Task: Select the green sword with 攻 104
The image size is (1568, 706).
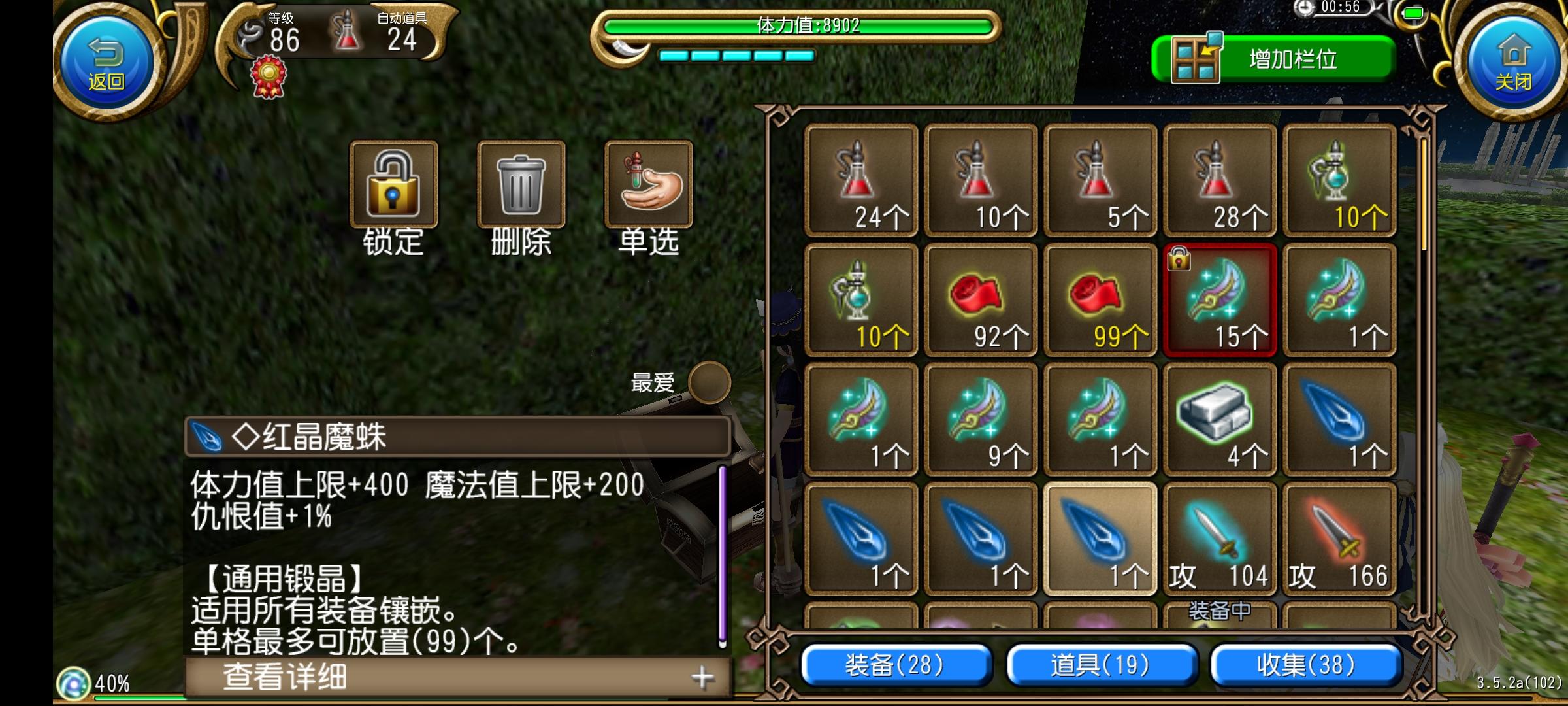Action: 1220,539
